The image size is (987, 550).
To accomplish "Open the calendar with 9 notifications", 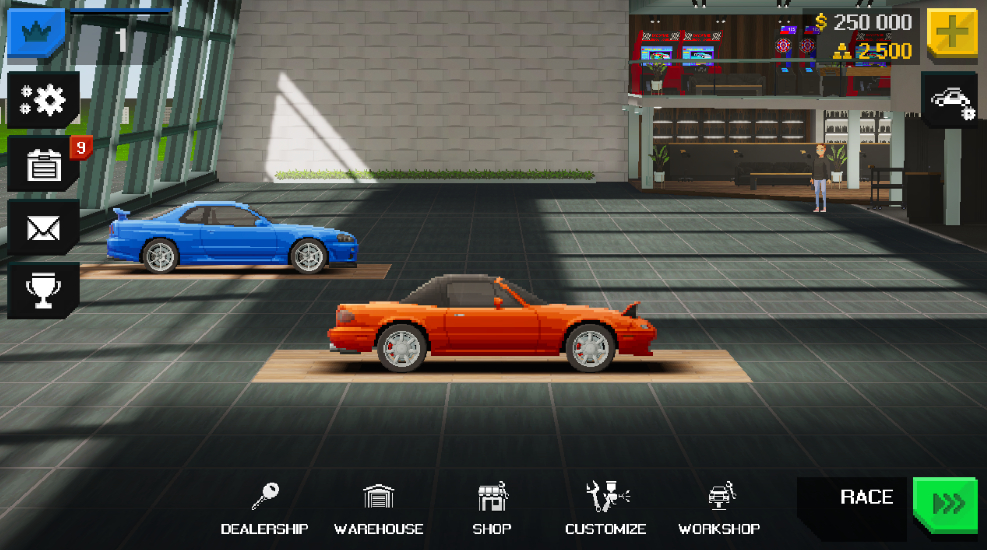I will [43, 164].
